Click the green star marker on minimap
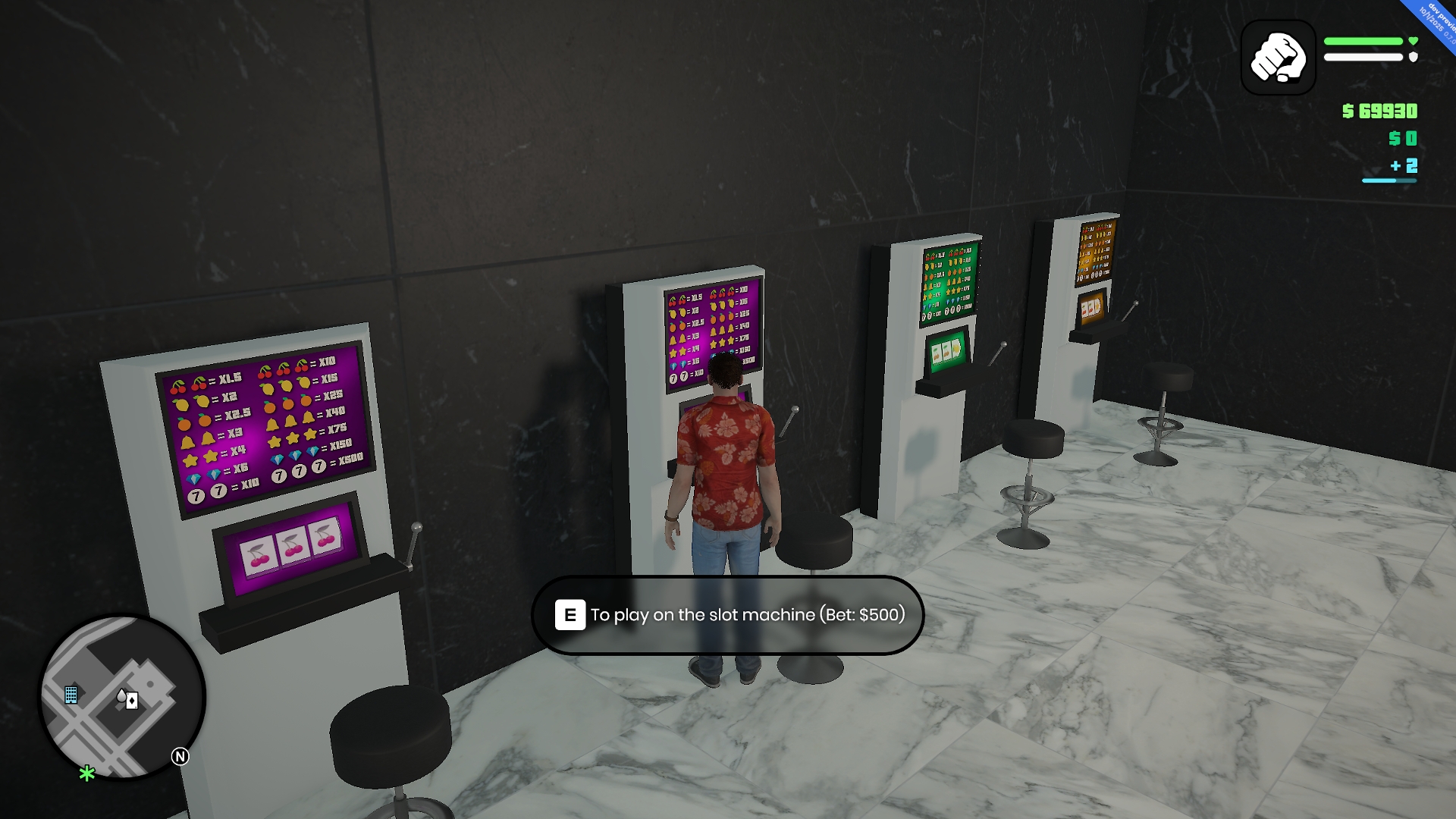The height and width of the screenshot is (819, 1456). (x=87, y=773)
